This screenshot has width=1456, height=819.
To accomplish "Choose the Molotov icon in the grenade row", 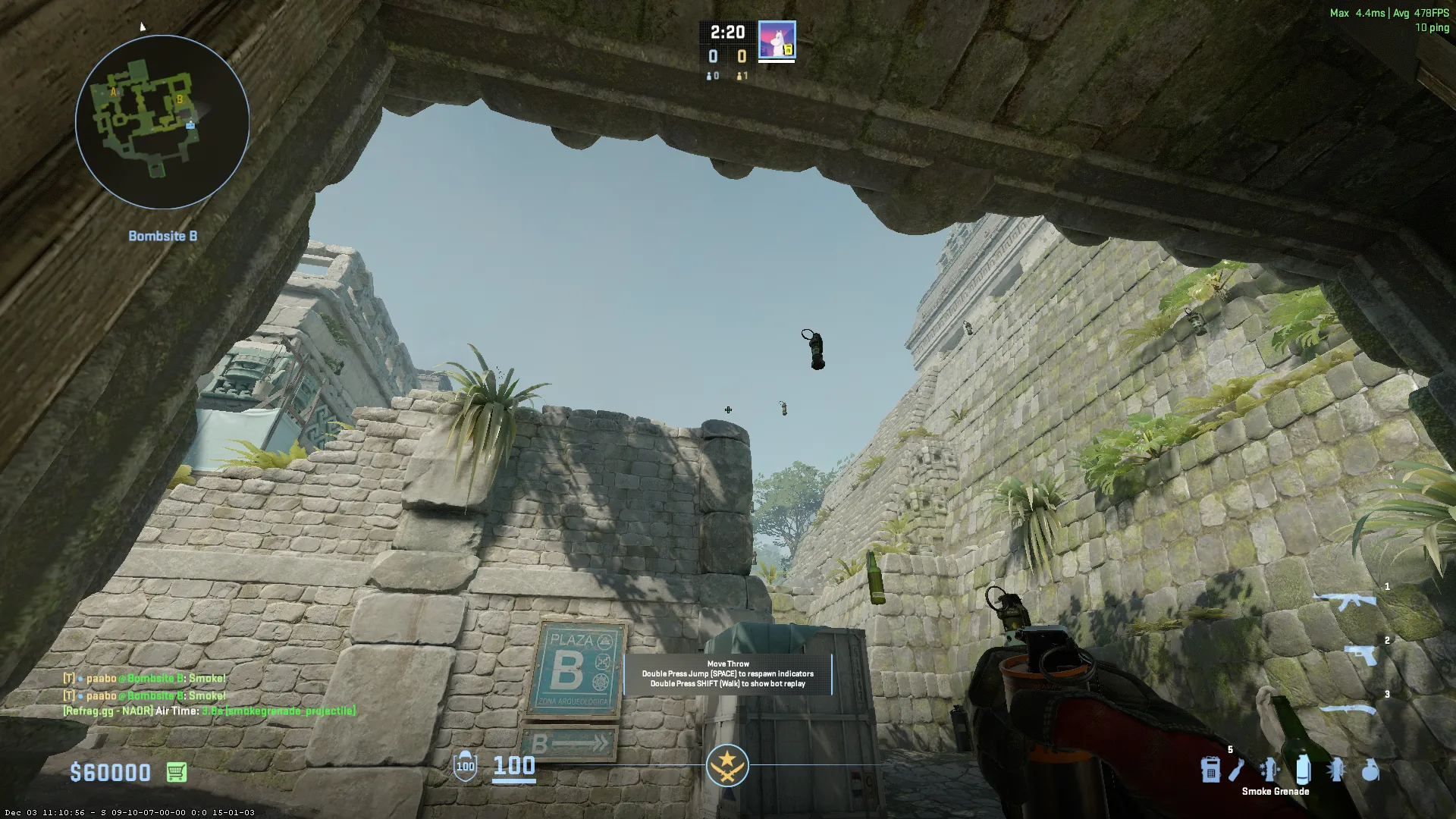I will pyautogui.click(x=1237, y=770).
